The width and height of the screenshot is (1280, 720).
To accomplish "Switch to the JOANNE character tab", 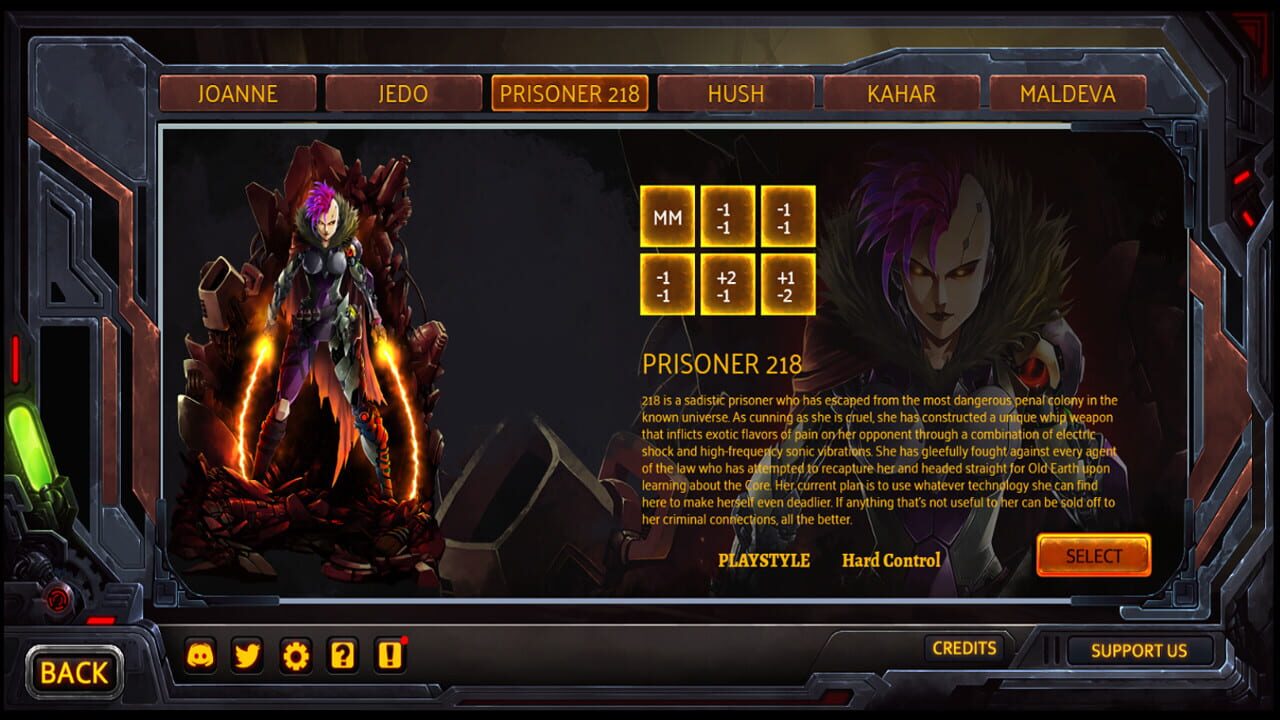I will [237, 93].
